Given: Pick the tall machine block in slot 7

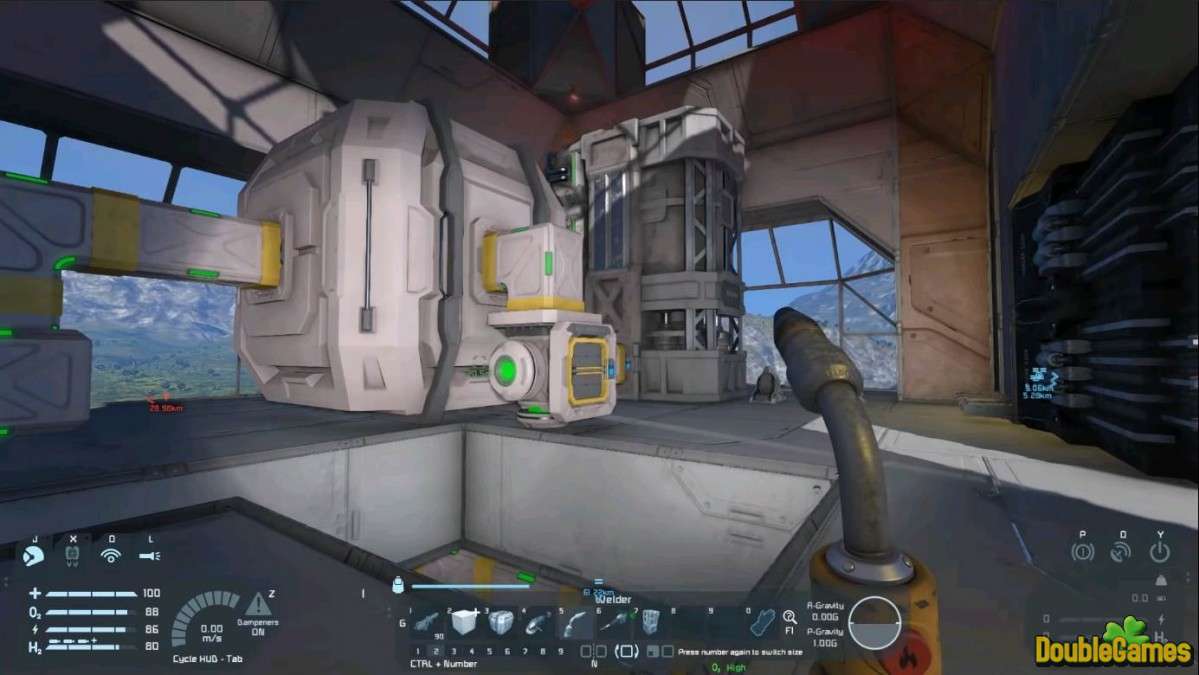Looking at the screenshot, I should 650,623.
